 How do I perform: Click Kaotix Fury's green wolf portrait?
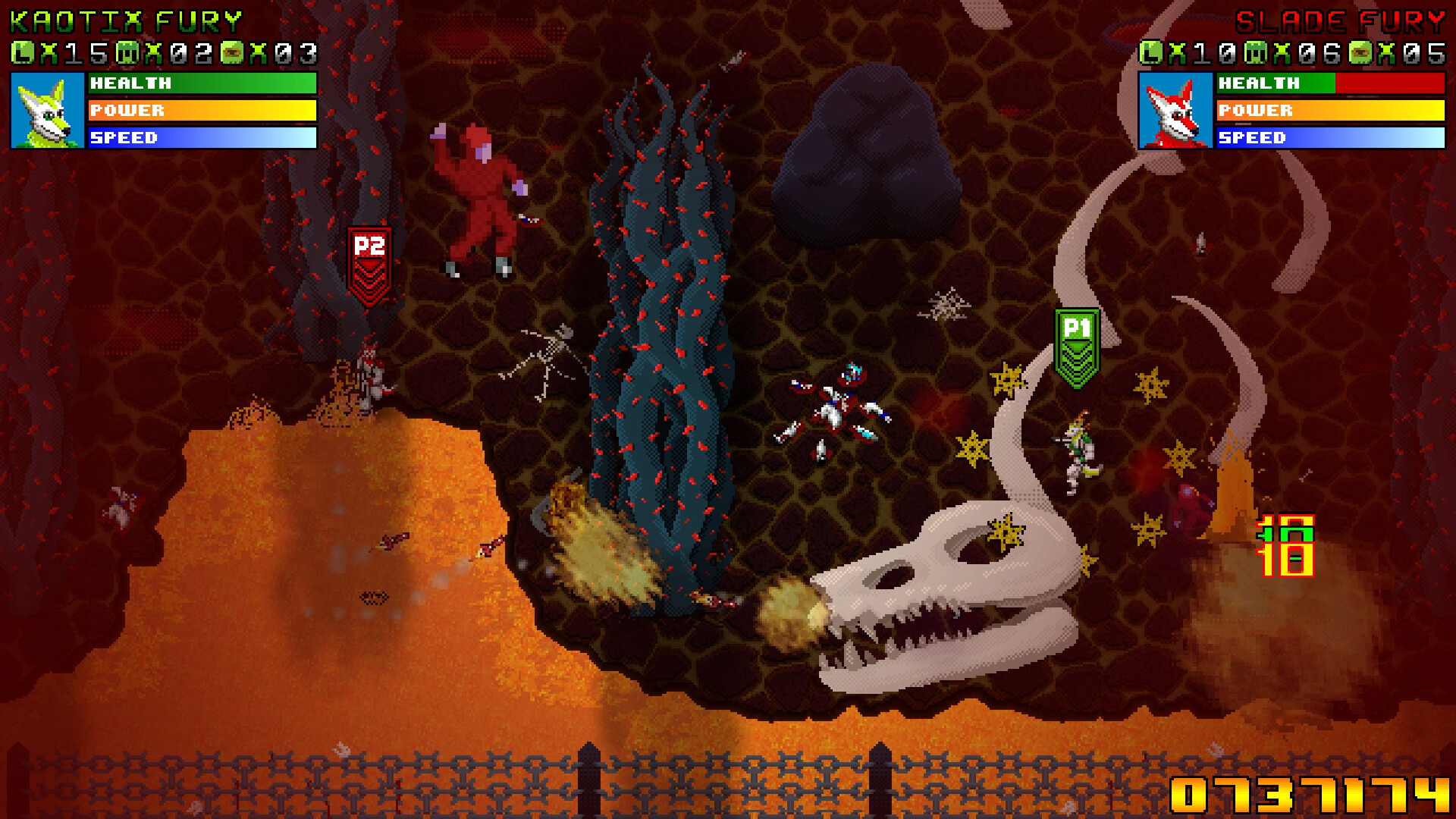click(x=47, y=111)
